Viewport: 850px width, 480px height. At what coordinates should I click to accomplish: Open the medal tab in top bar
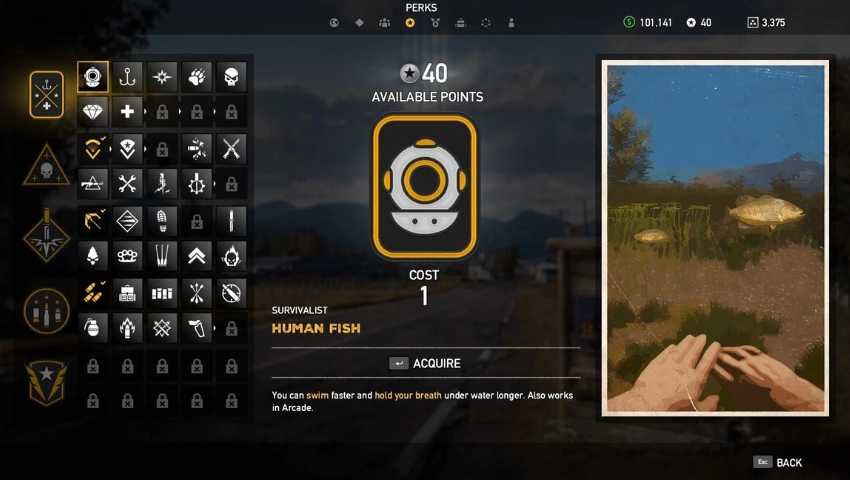[435, 23]
